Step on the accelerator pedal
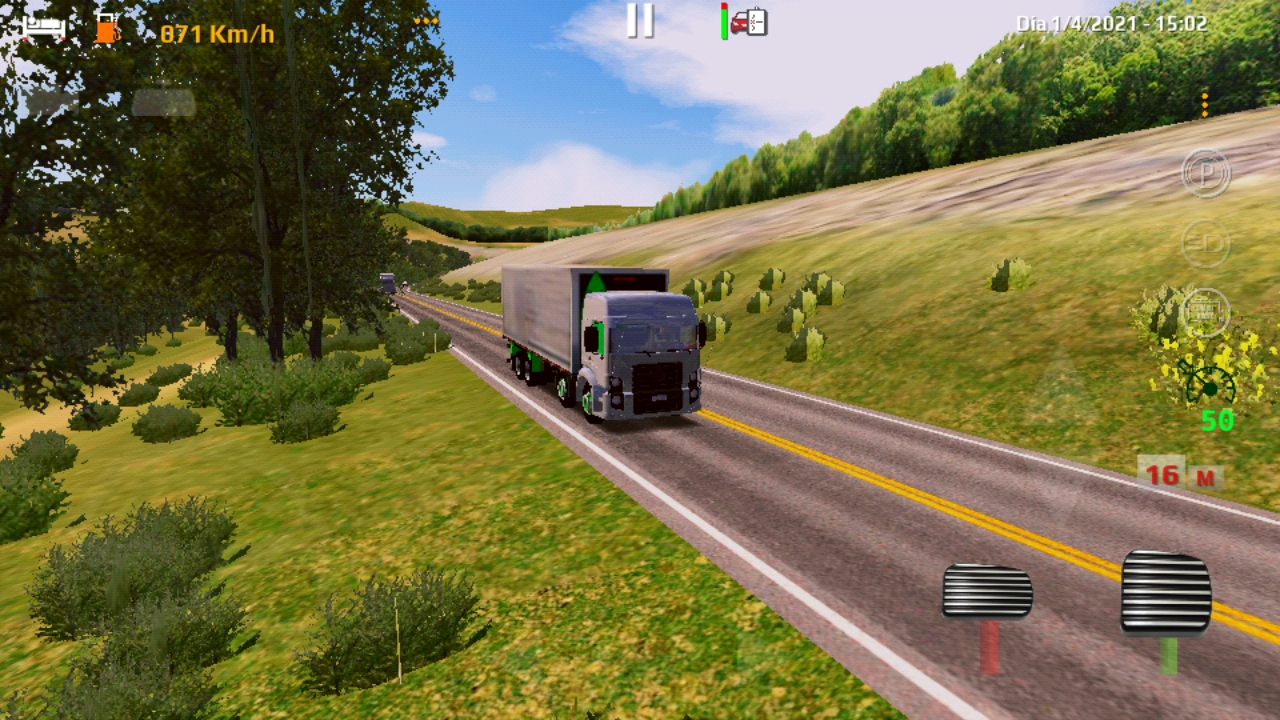 click(1166, 592)
